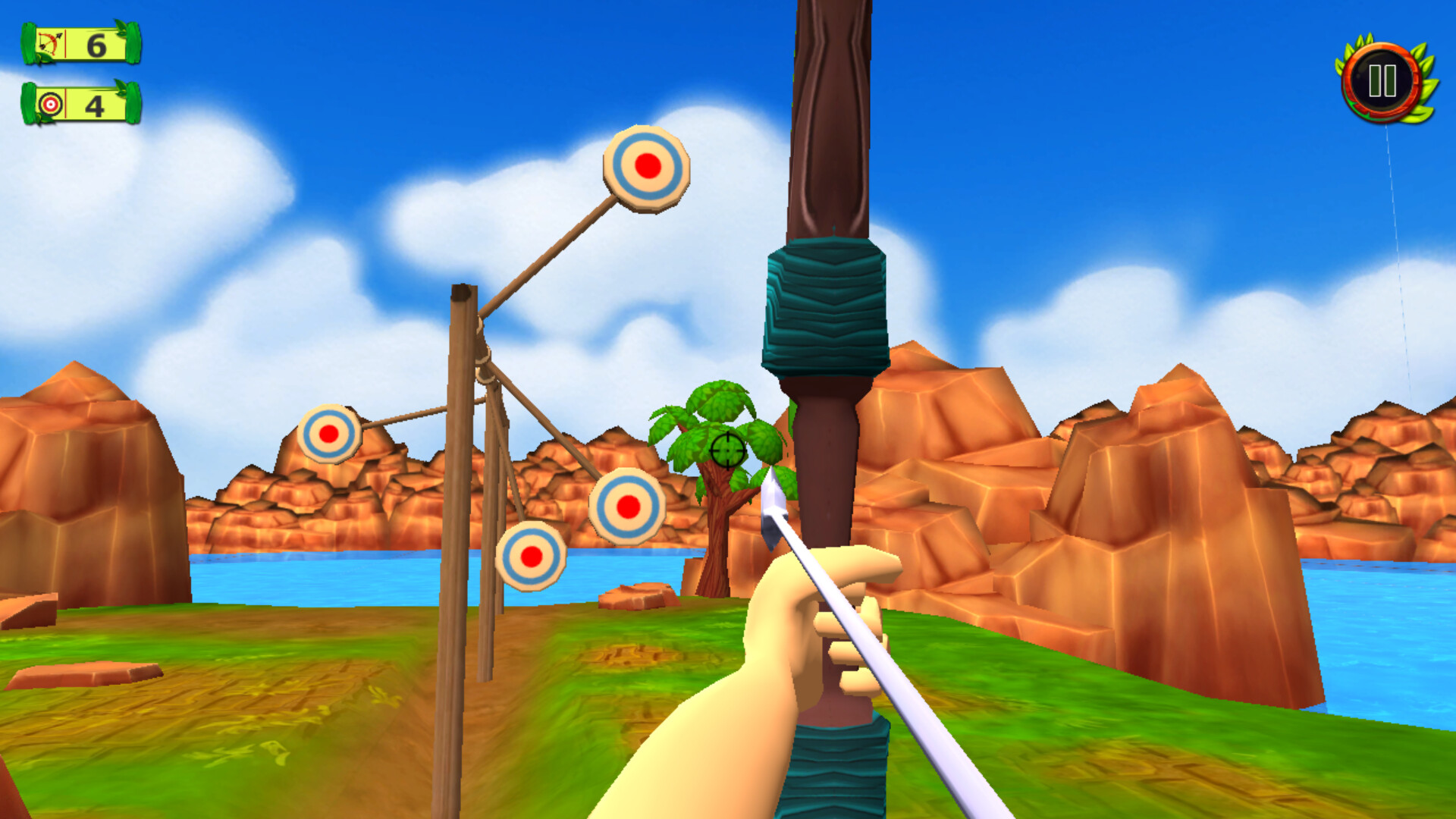Click the middle bullseye target right of center
Image resolution: width=1456 pixels, height=819 pixels.
coord(629,507)
